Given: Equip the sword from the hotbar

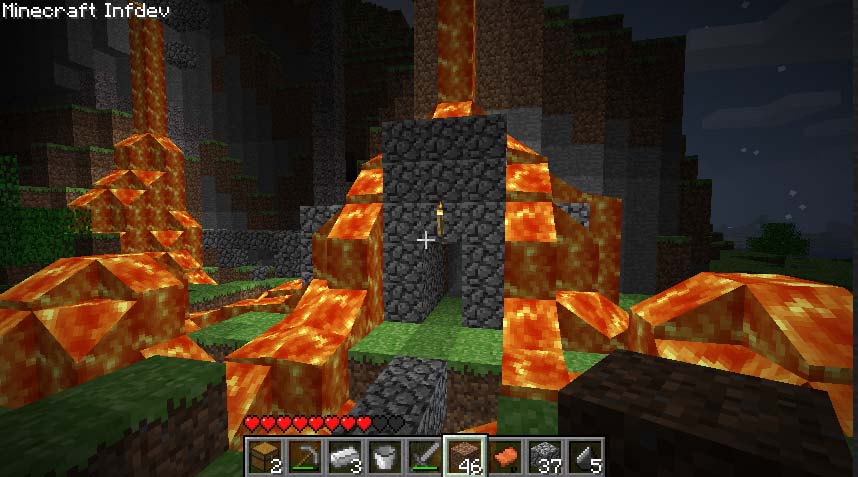Looking at the screenshot, I should click(x=425, y=456).
